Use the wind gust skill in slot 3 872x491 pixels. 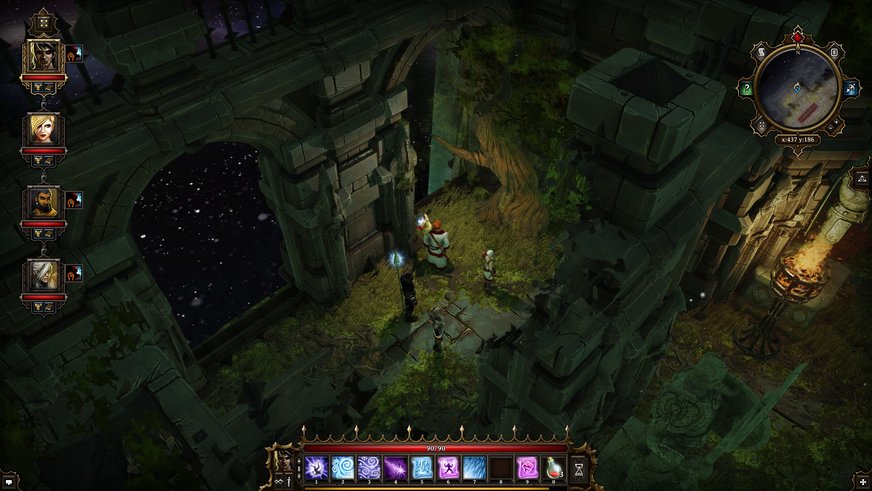tap(369, 467)
